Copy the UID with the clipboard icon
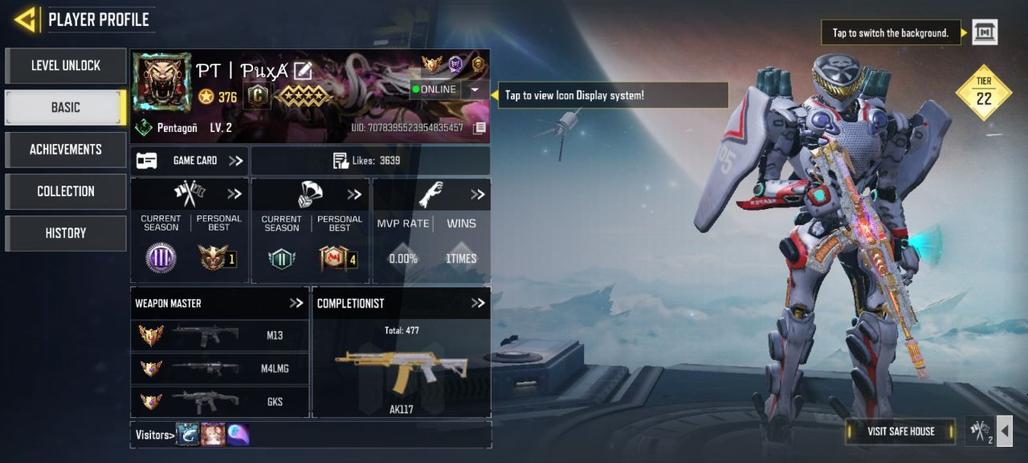 [480, 128]
